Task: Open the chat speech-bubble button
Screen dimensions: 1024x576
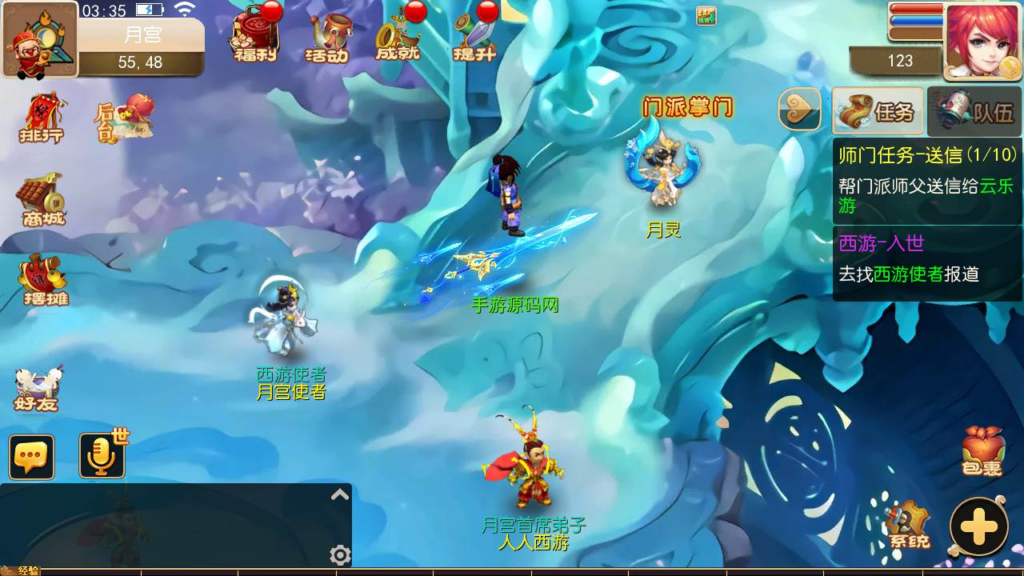Action: [x=32, y=457]
